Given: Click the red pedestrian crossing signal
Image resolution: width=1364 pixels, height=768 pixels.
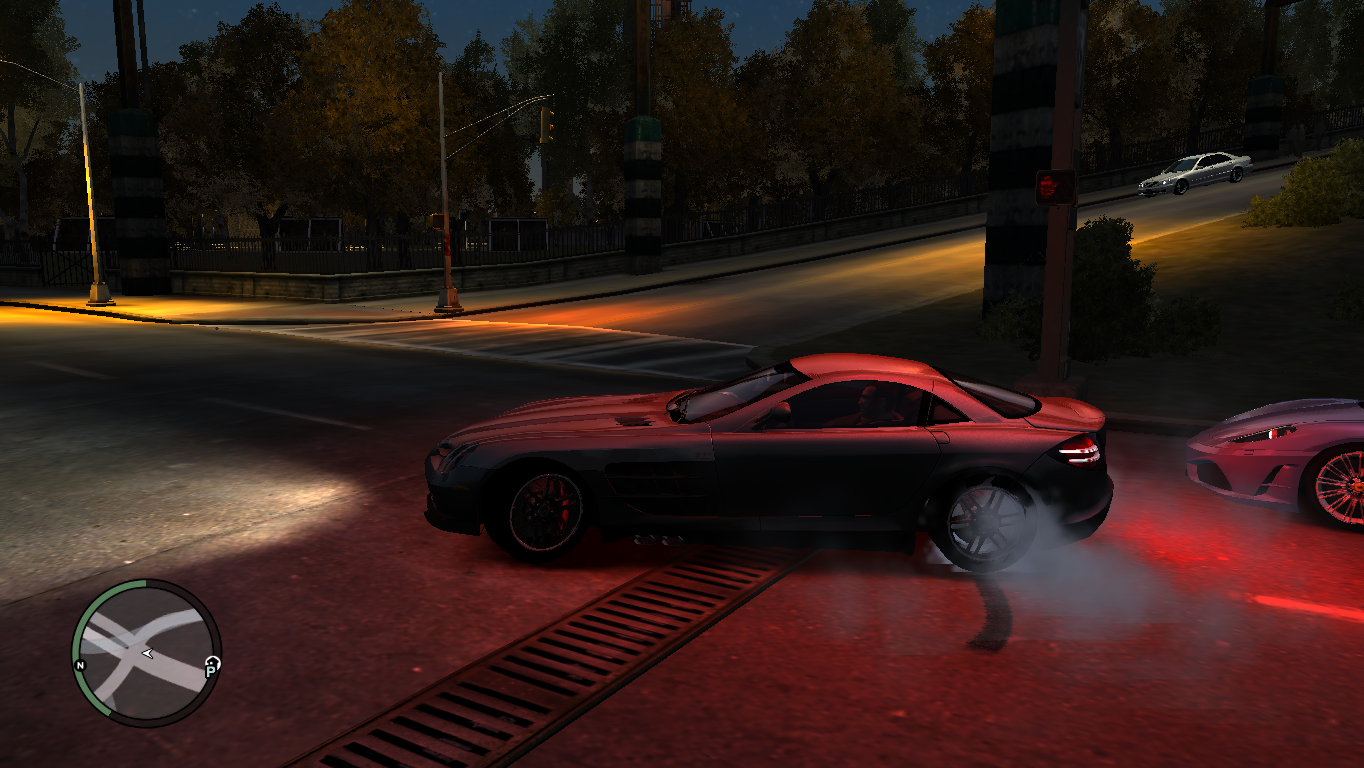Looking at the screenshot, I should click(1047, 186).
